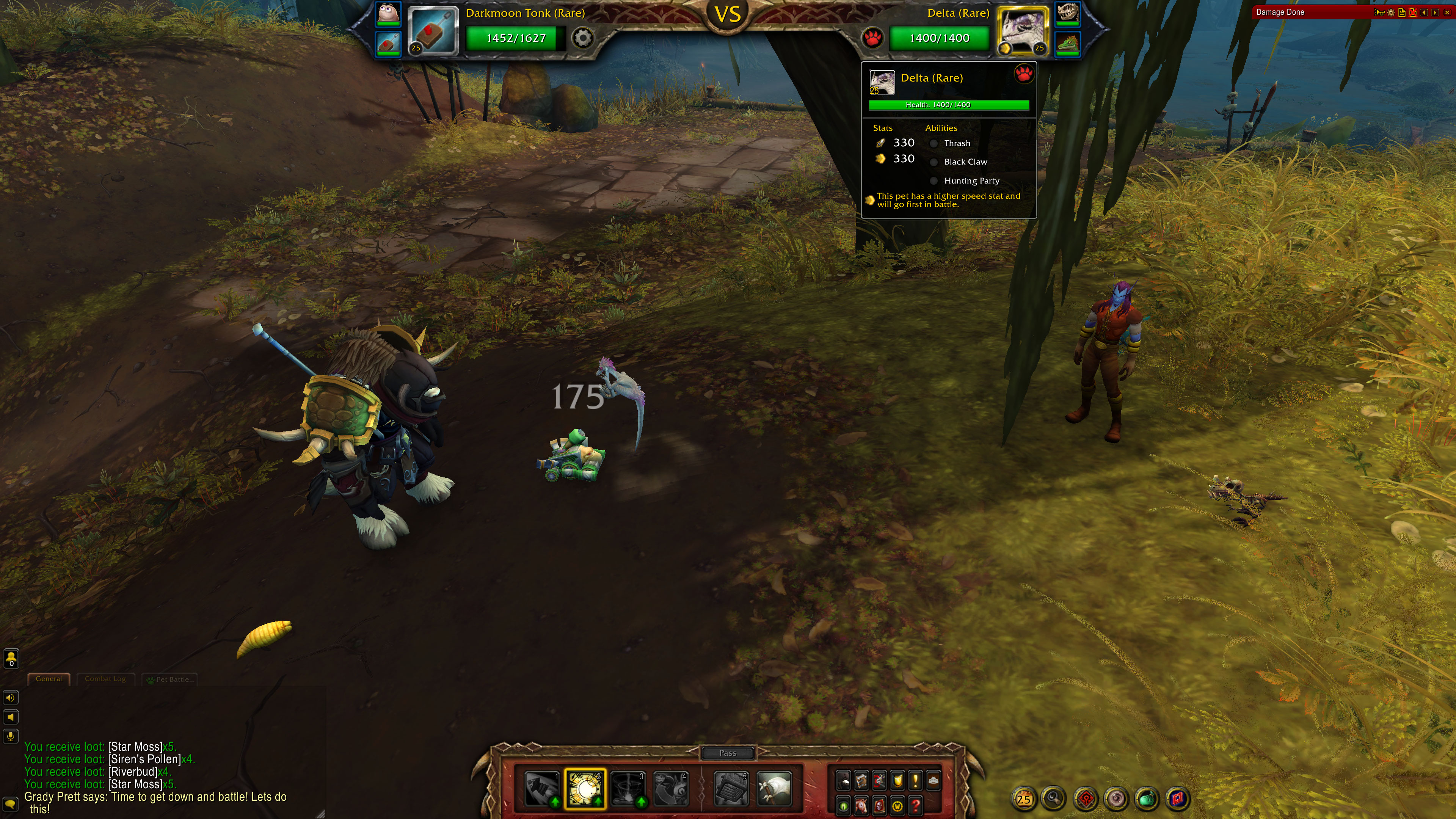Select the skeletal raptor enemy pet portrait
Image resolution: width=1456 pixels, height=819 pixels.
1068,13
